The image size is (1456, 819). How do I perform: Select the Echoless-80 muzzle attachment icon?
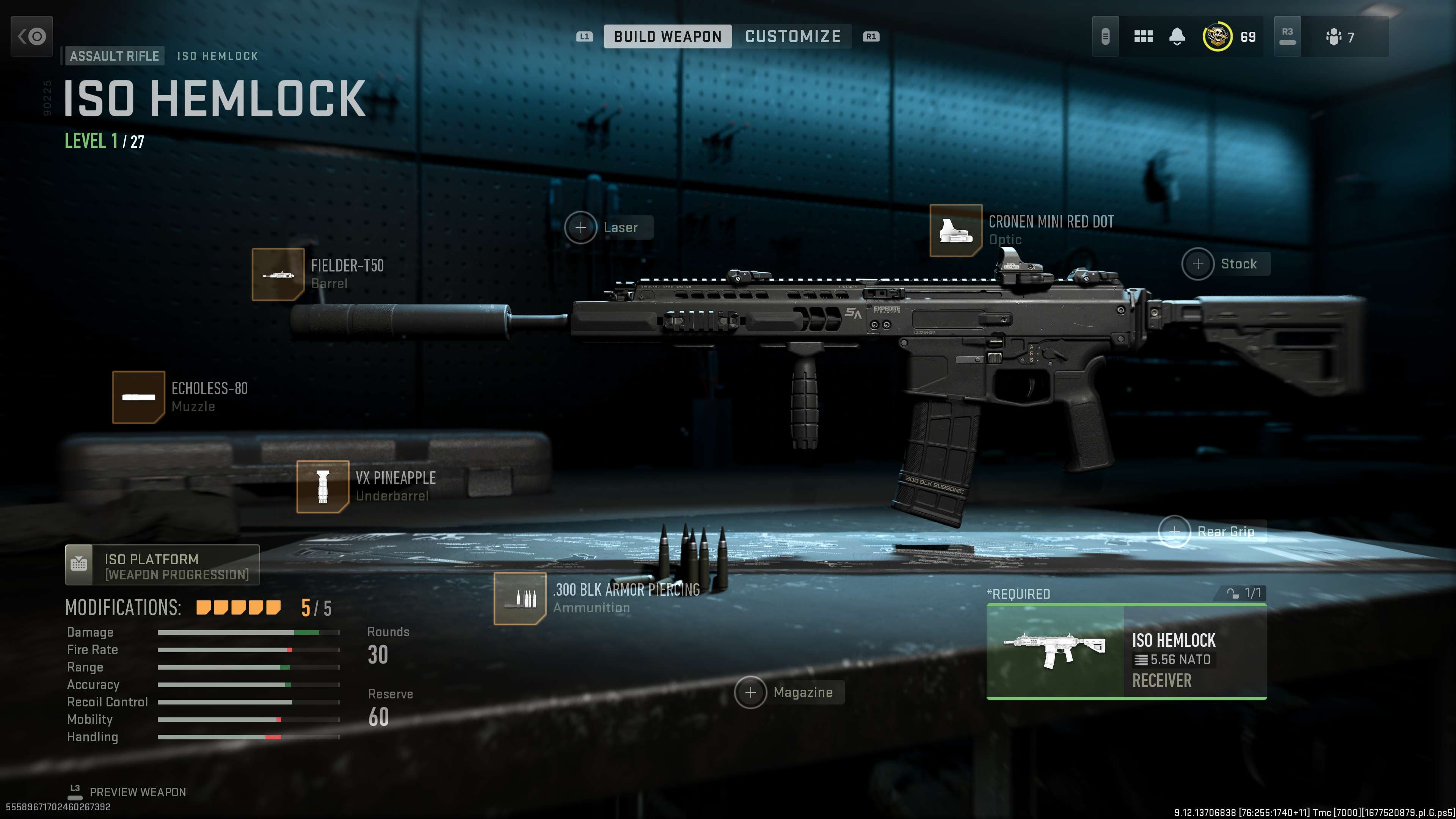tap(140, 397)
